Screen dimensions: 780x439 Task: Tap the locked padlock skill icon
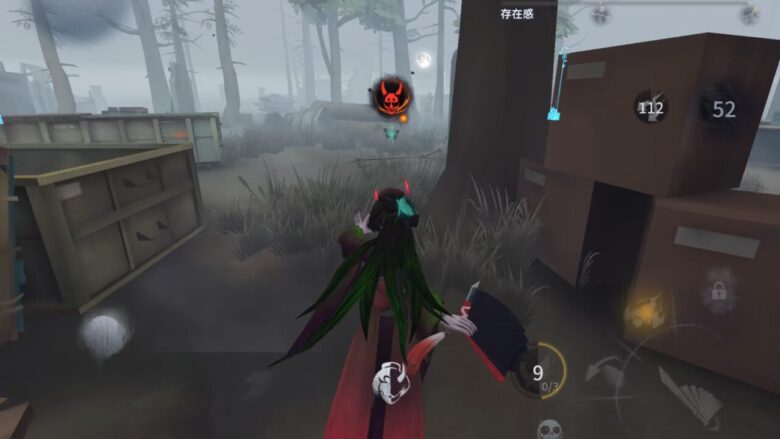pos(718,290)
